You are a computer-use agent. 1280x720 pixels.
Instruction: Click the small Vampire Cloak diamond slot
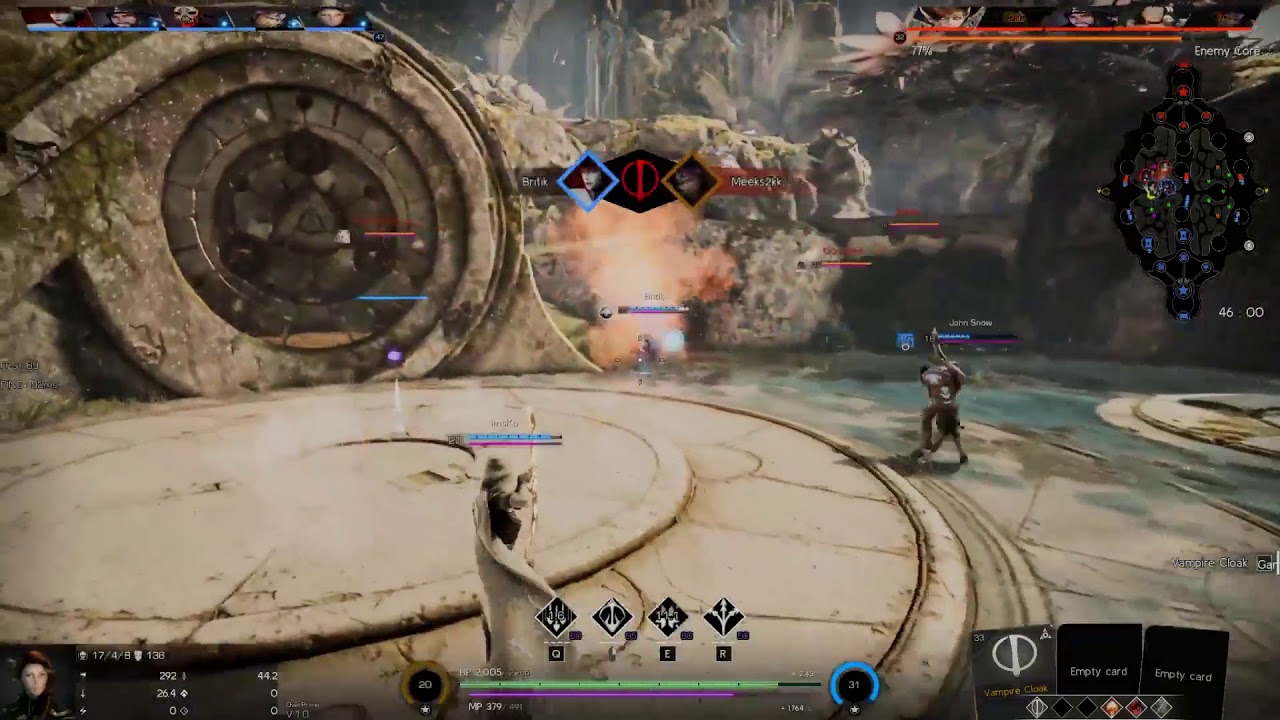[x=1037, y=708]
